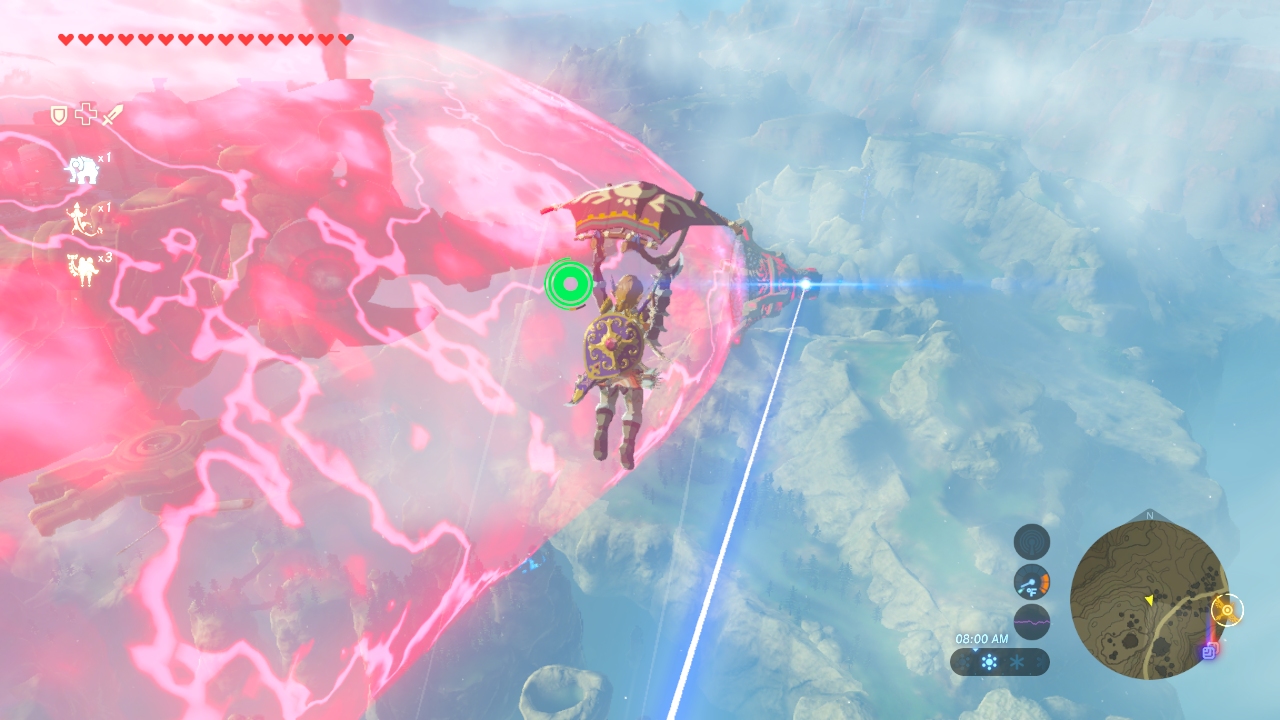Click the yellow player arrow on minimap

(1149, 600)
